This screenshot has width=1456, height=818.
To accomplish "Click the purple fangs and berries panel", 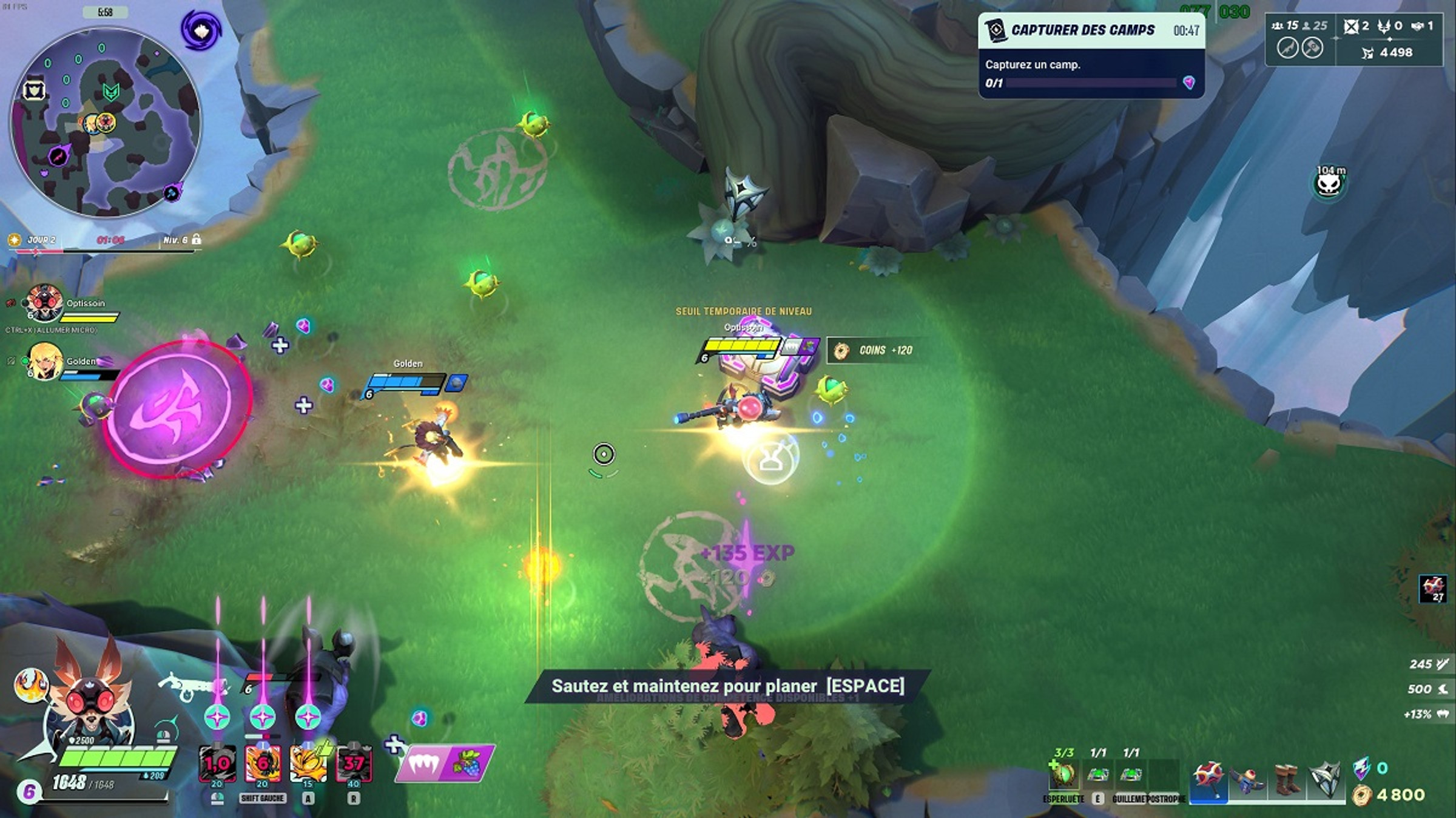I will (x=445, y=763).
